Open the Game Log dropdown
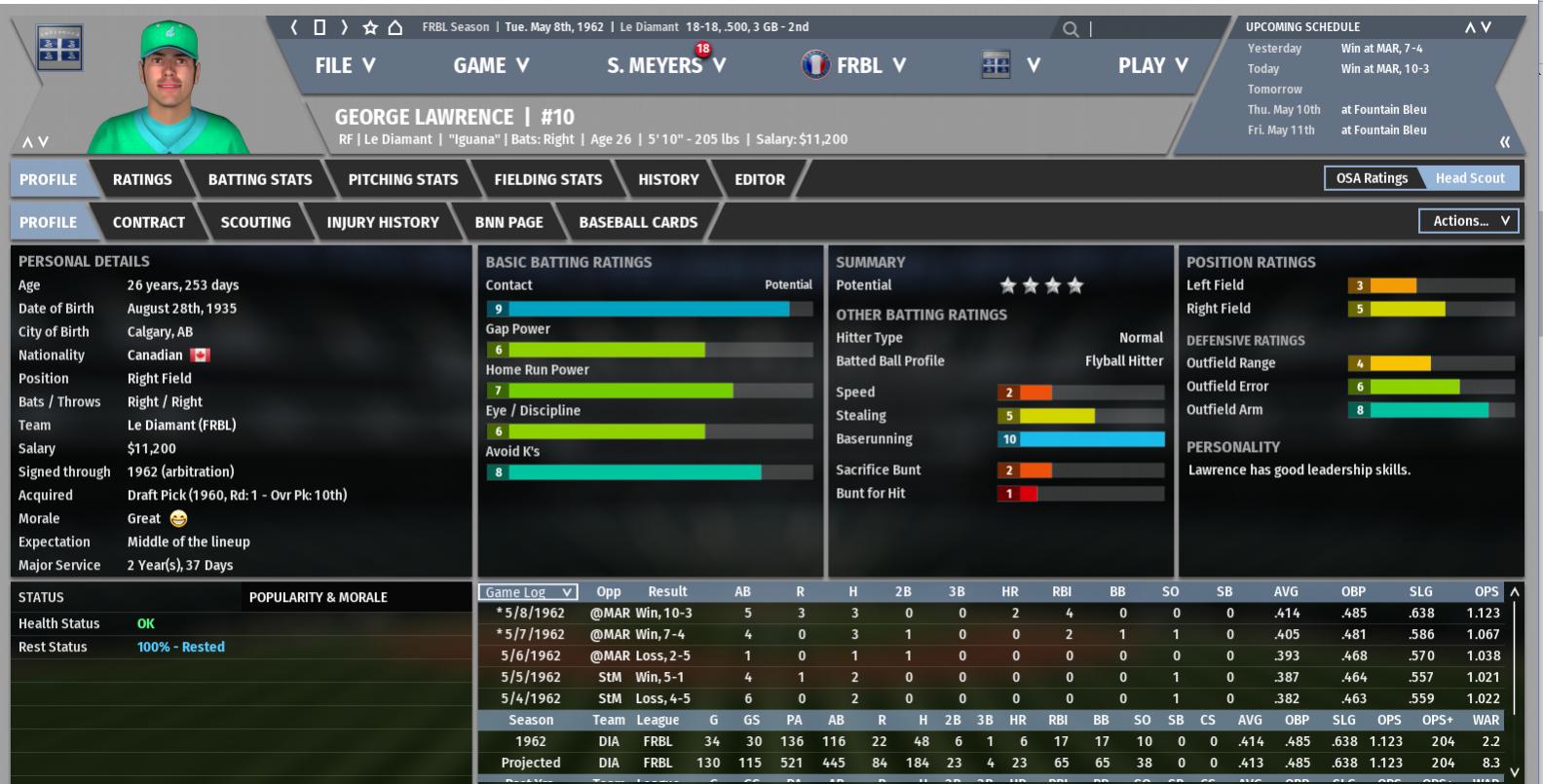The height and width of the screenshot is (784, 1543). pos(527,592)
